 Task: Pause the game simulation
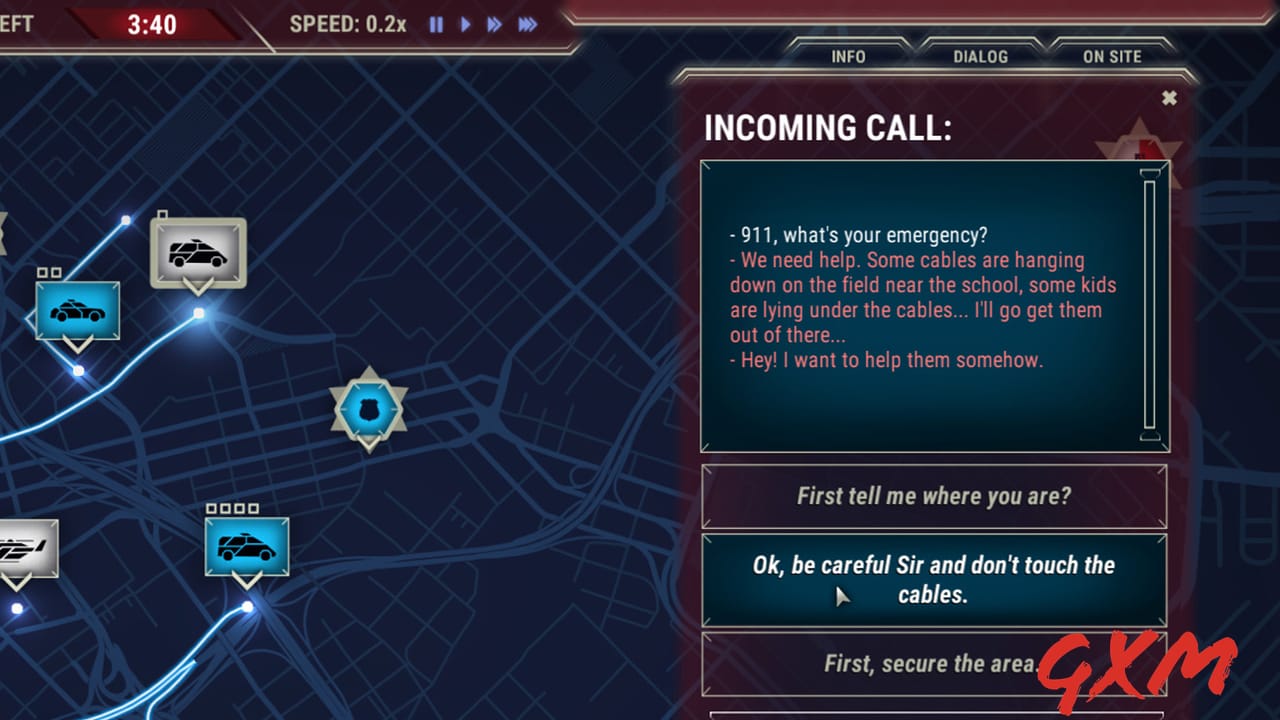tap(435, 25)
